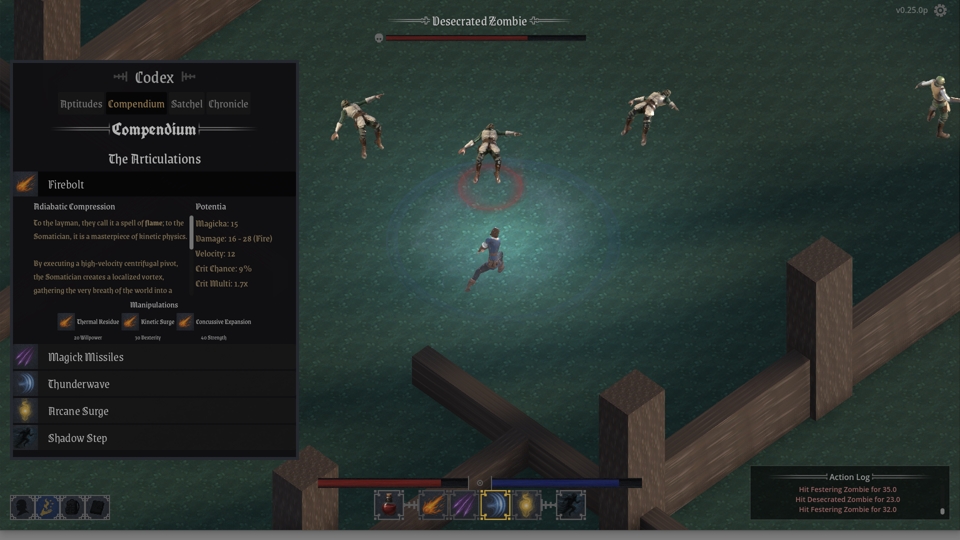This screenshot has height=540, width=960.
Task: Collapse the Firebolt entry
Action: [155, 185]
